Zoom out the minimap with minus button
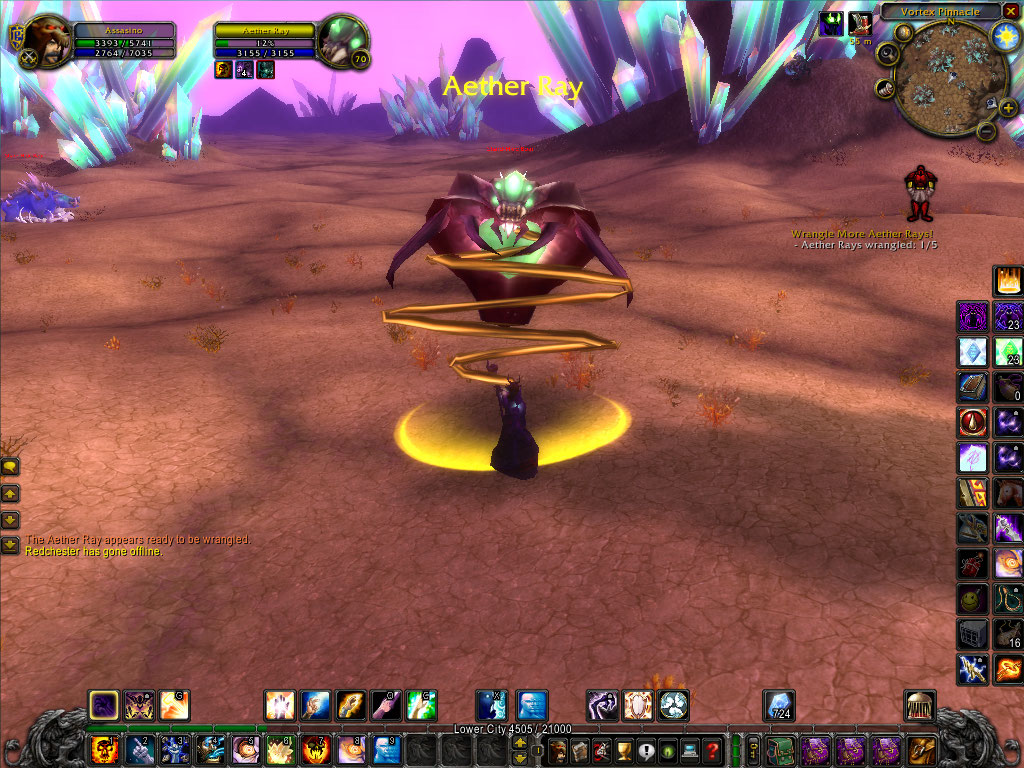 (x=985, y=131)
